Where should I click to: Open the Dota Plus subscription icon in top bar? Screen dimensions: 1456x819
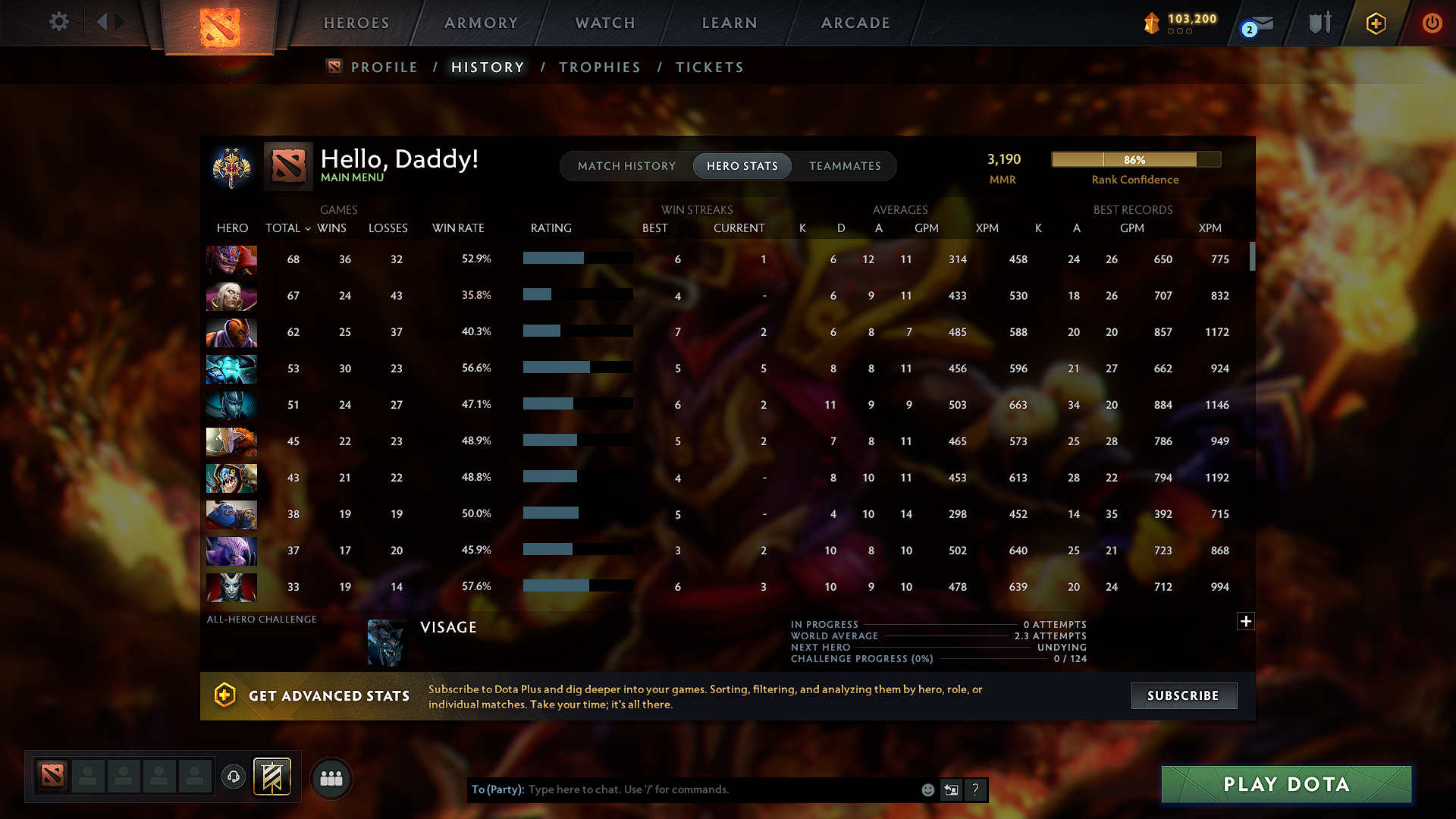[x=1375, y=23]
